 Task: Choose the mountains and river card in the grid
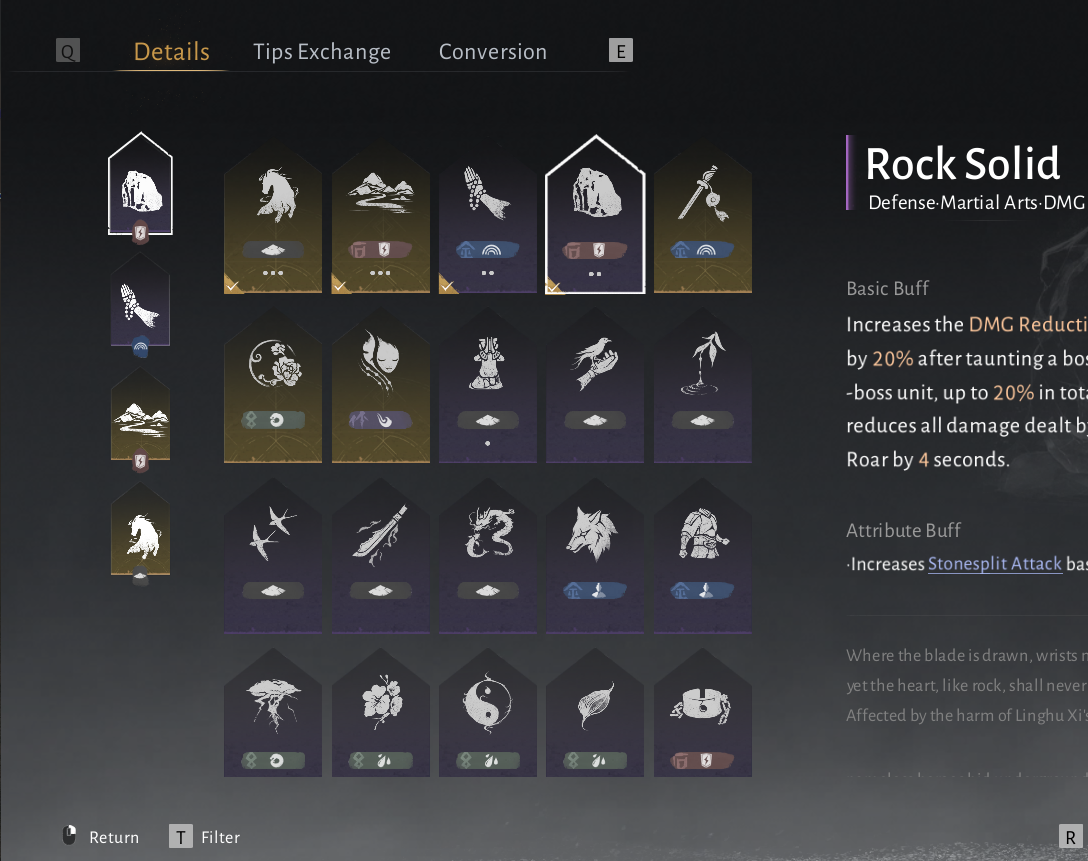coord(381,215)
